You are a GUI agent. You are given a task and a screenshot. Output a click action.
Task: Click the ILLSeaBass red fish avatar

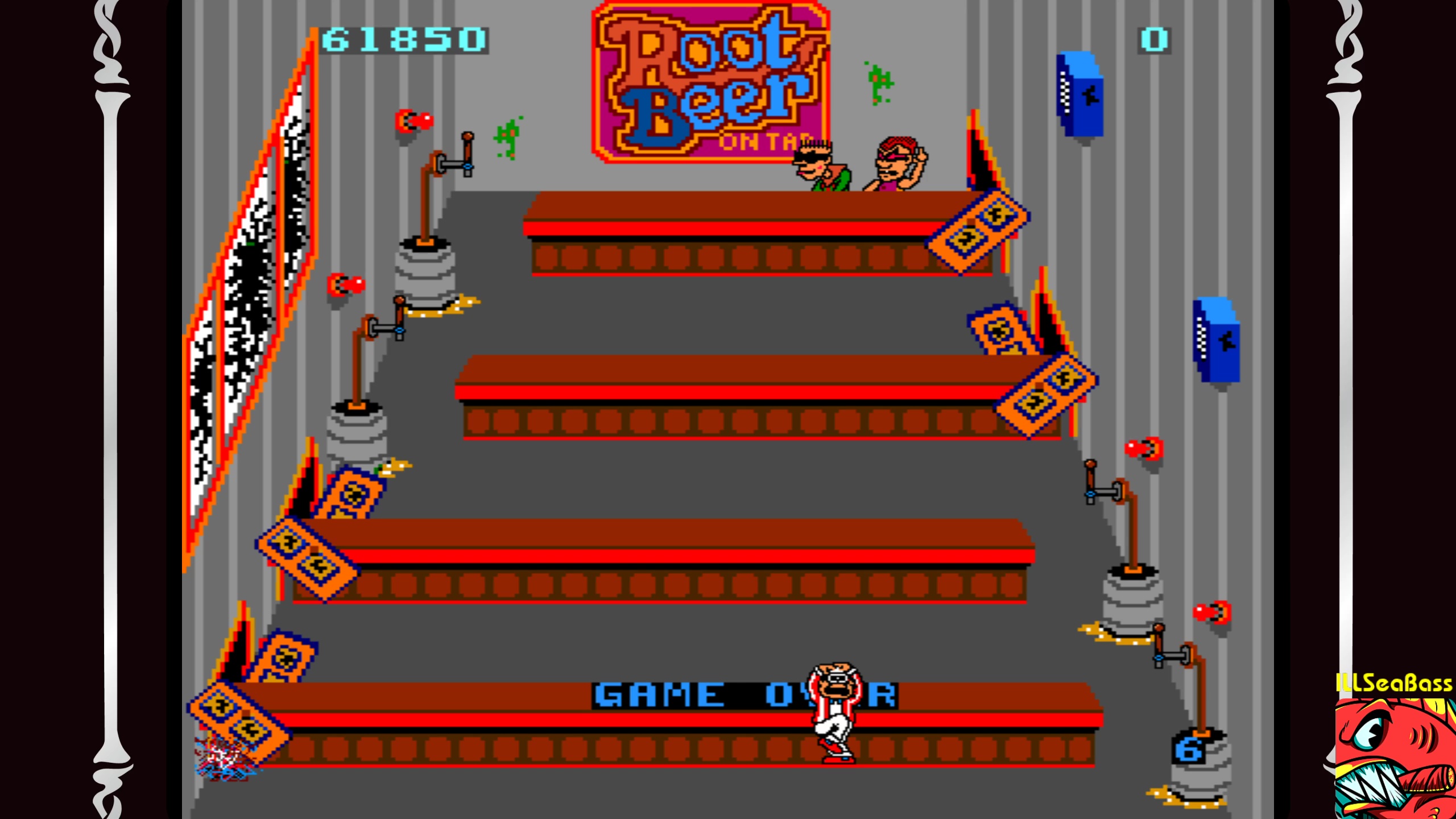coord(1394,758)
